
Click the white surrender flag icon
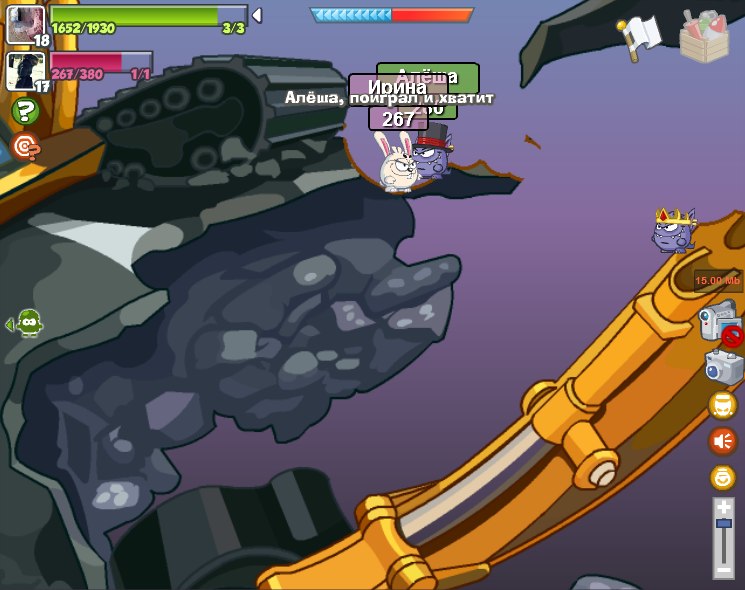(640, 37)
